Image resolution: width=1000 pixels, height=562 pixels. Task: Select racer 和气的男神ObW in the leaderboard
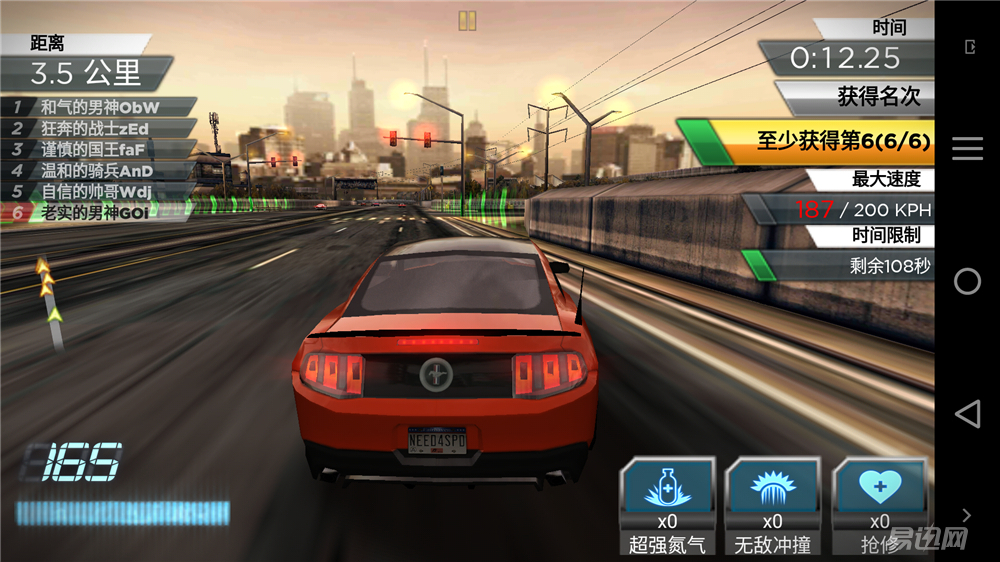point(98,107)
